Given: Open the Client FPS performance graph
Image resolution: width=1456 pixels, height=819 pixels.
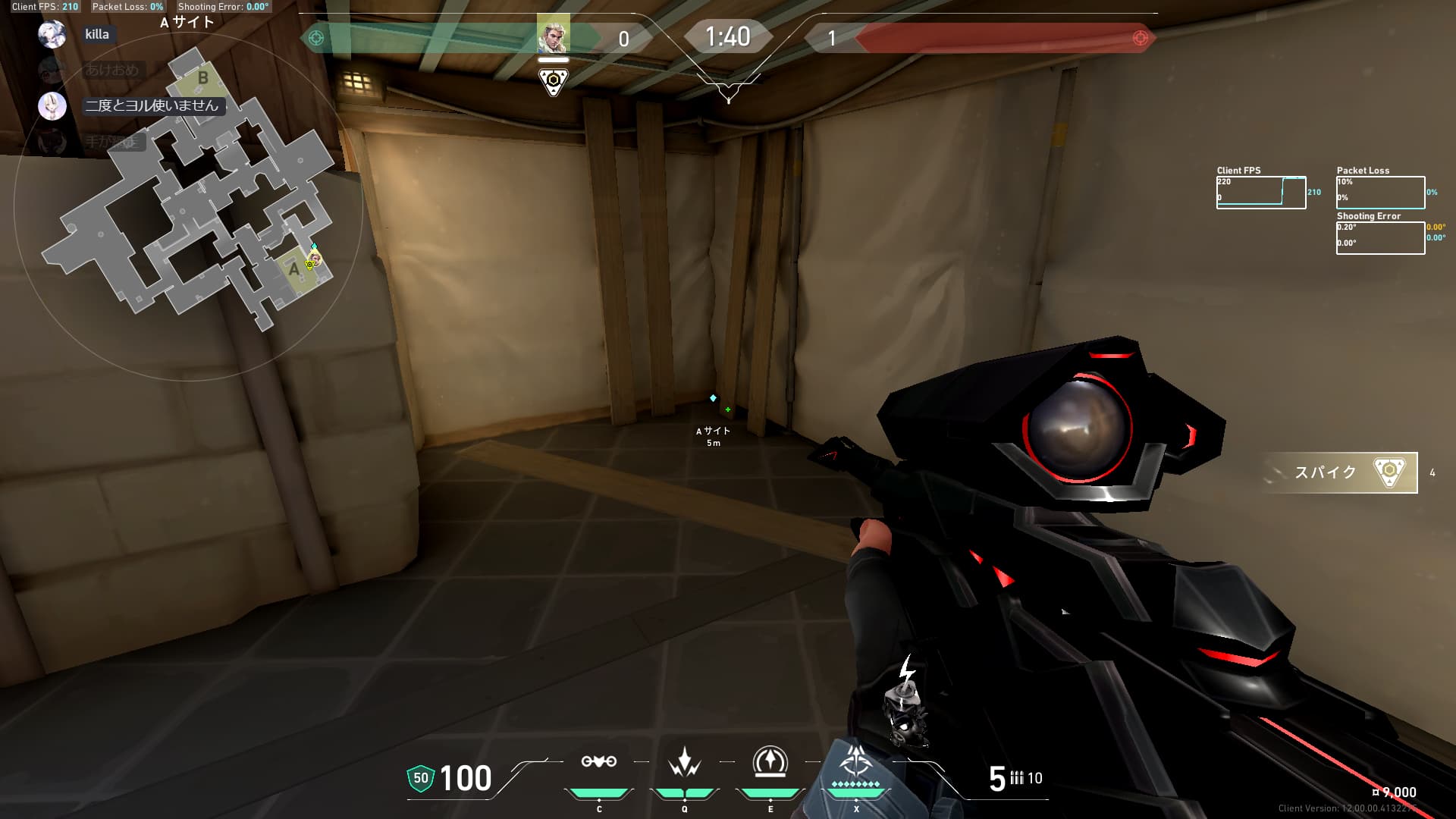Looking at the screenshot, I should (1260, 193).
